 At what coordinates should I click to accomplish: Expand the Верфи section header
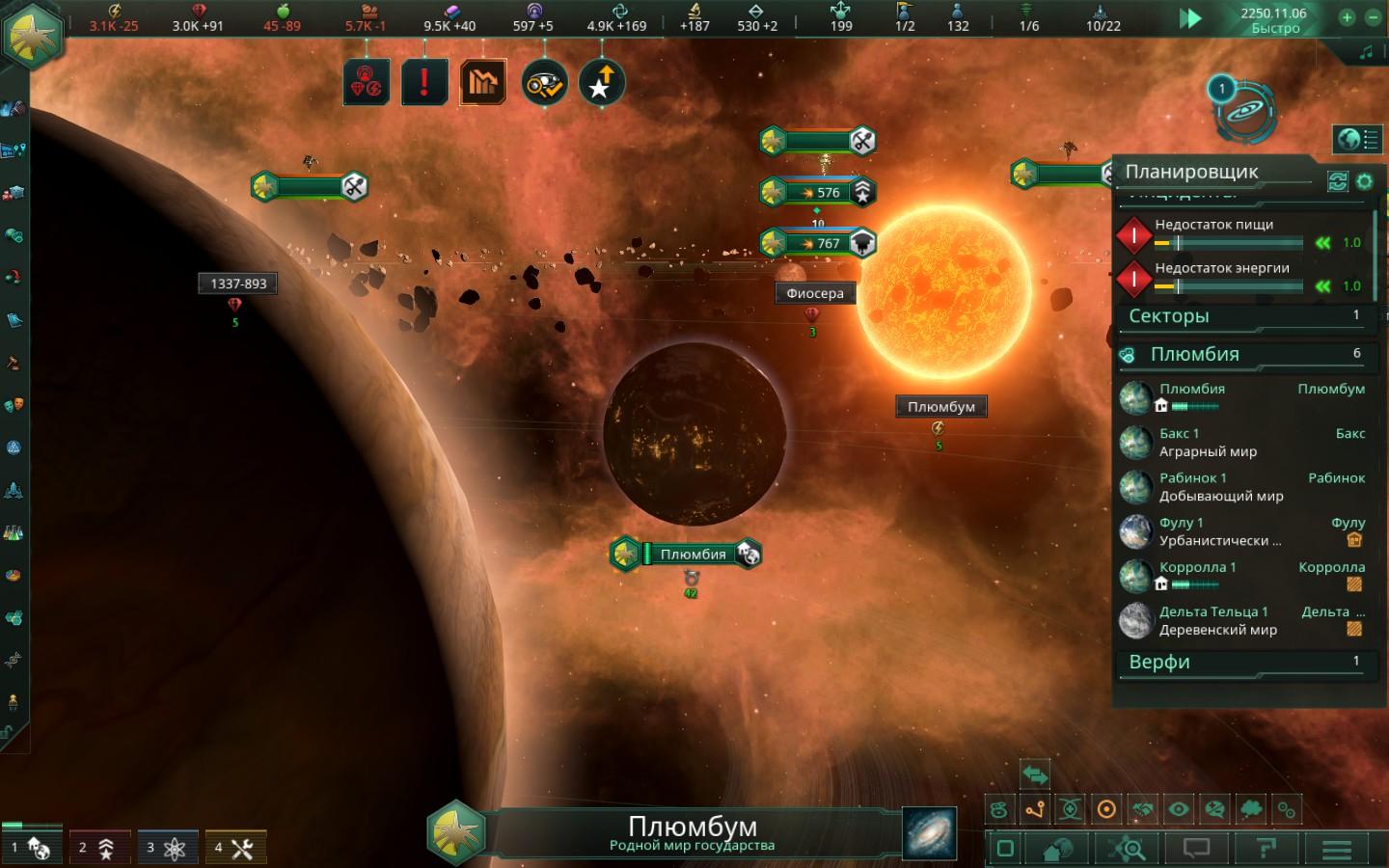(x=1244, y=663)
